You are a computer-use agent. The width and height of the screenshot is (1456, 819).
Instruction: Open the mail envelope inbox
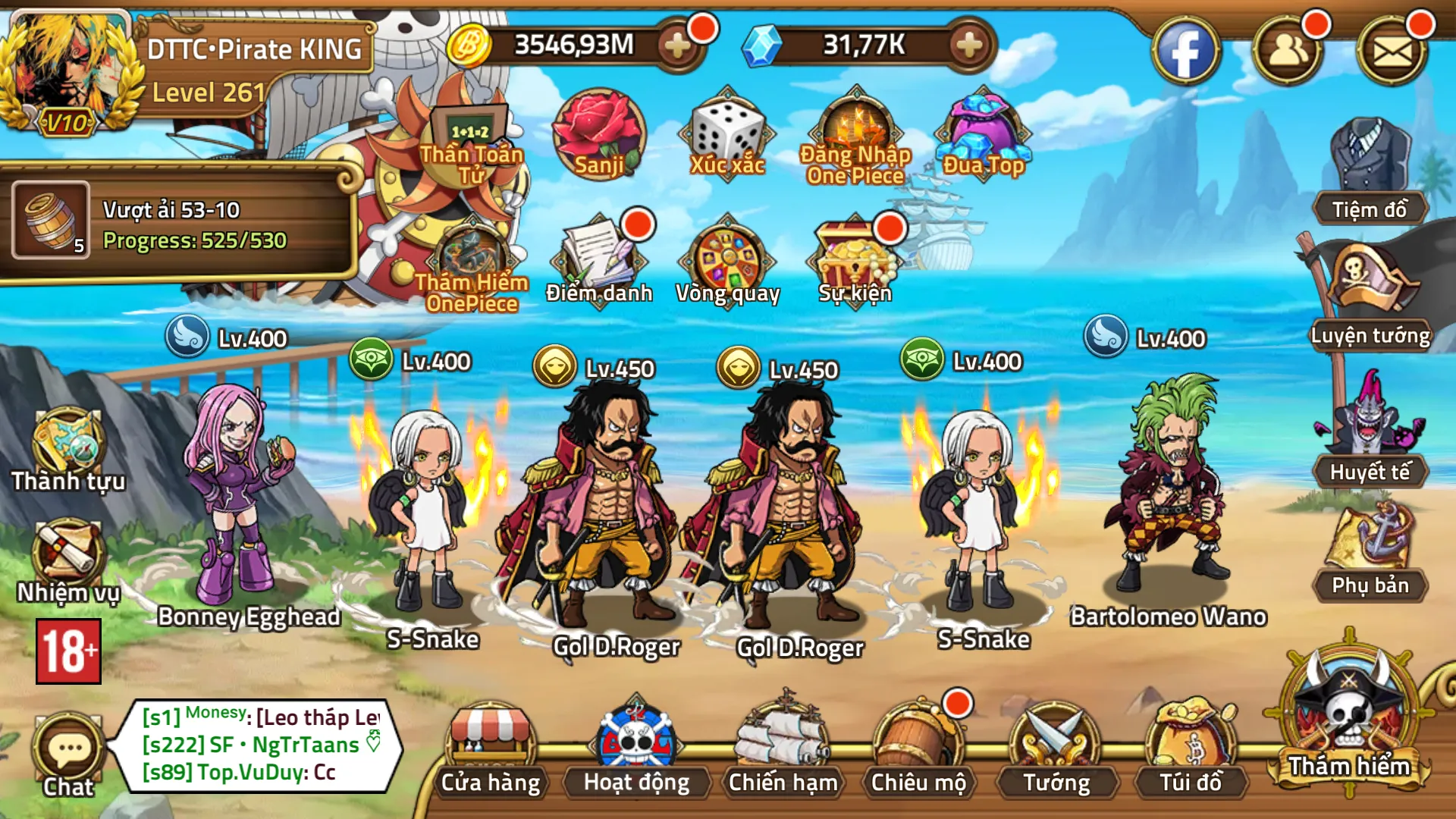pyautogui.click(x=1392, y=52)
